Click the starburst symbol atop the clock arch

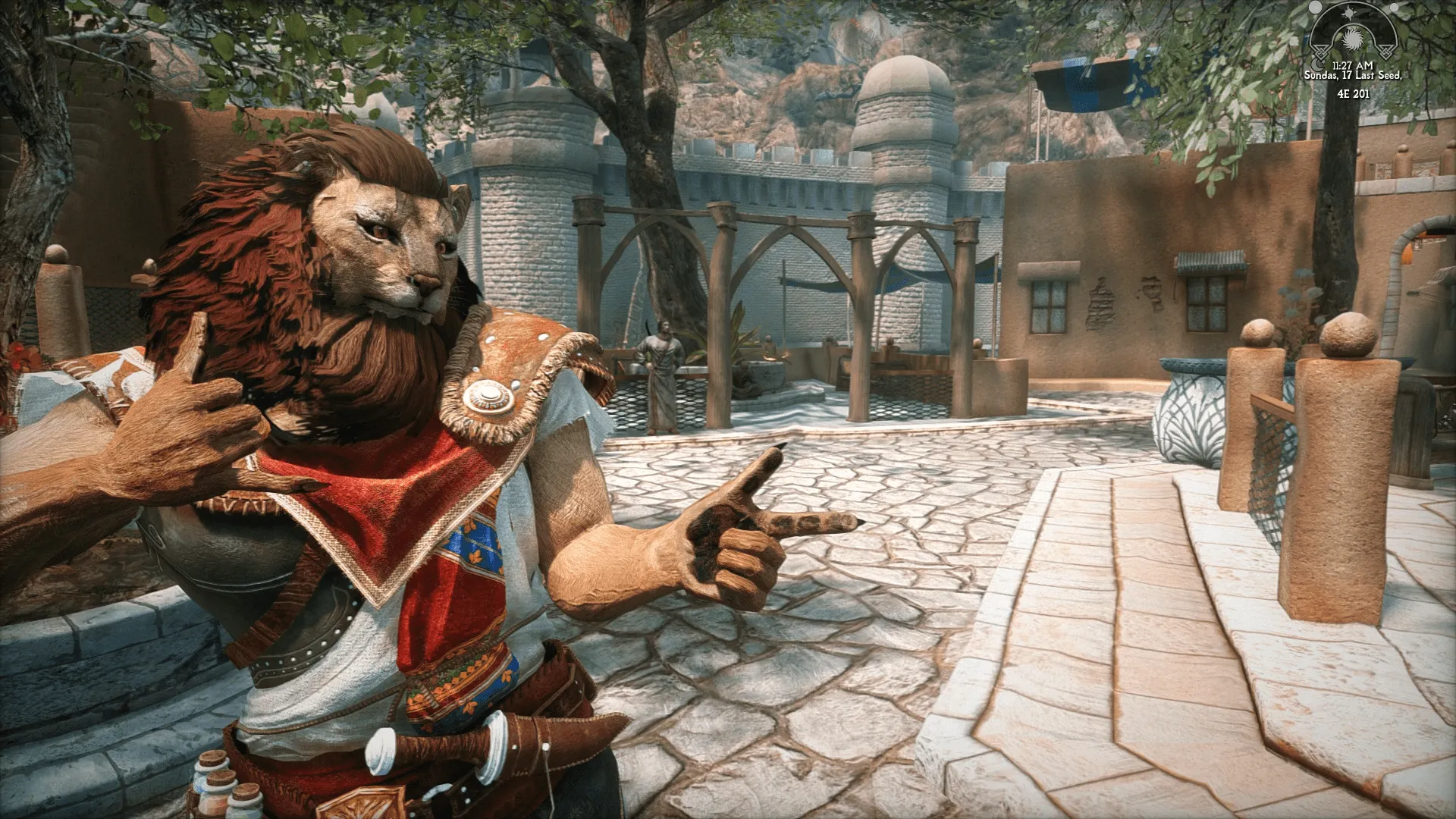click(x=1349, y=13)
